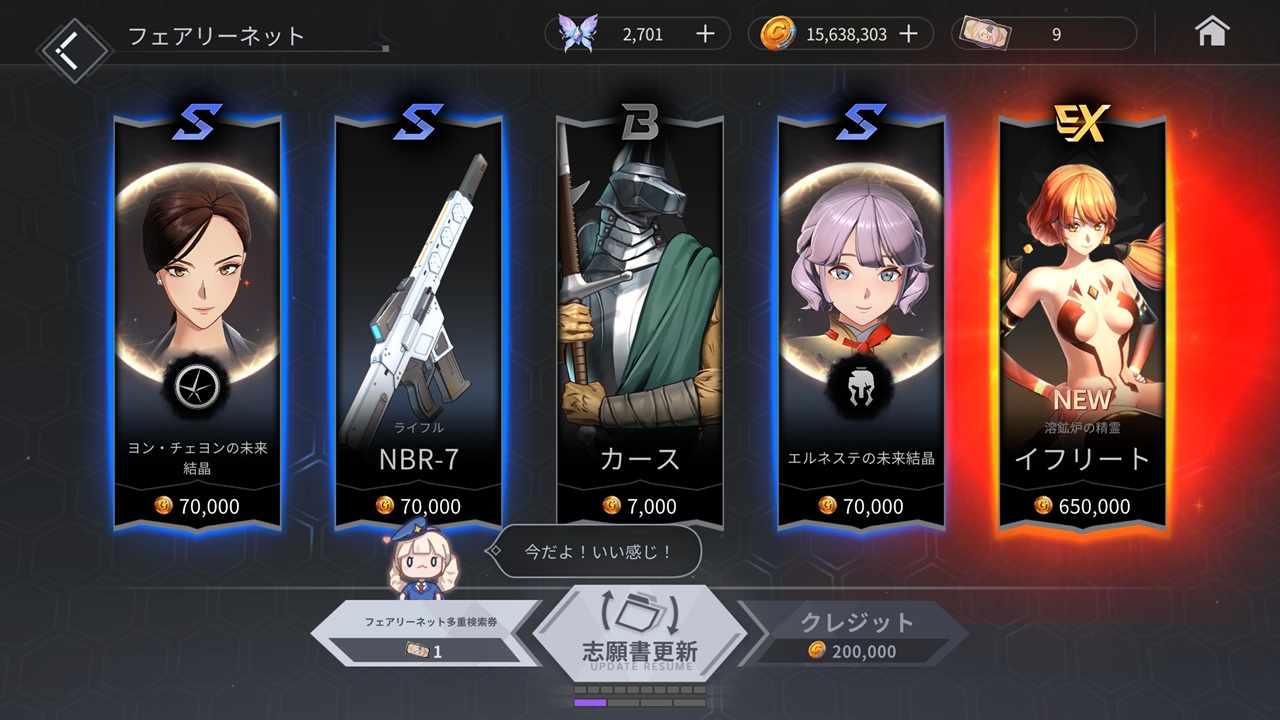This screenshot has width=1280, height=720.
Task: Add more butterfly currency with plus
Action: coord(705,34)
